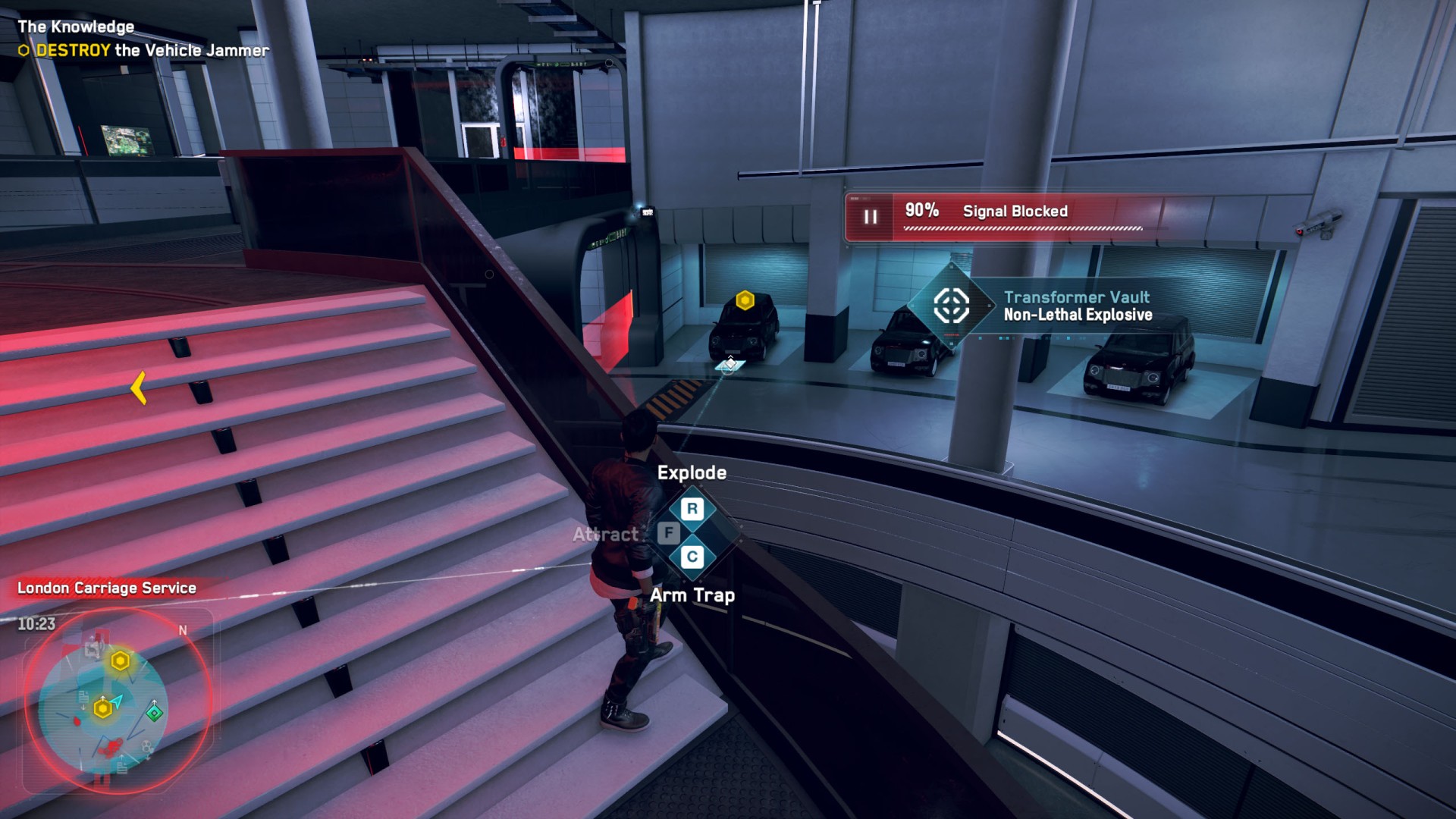The width and height of the screenshot is (1456, 819).
Task: Select the London Carriage Service location label
Action: [107, 588]
